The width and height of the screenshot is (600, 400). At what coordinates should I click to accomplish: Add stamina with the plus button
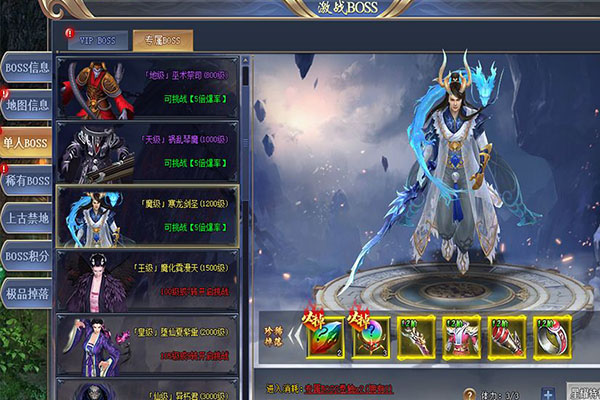[547, 394]
